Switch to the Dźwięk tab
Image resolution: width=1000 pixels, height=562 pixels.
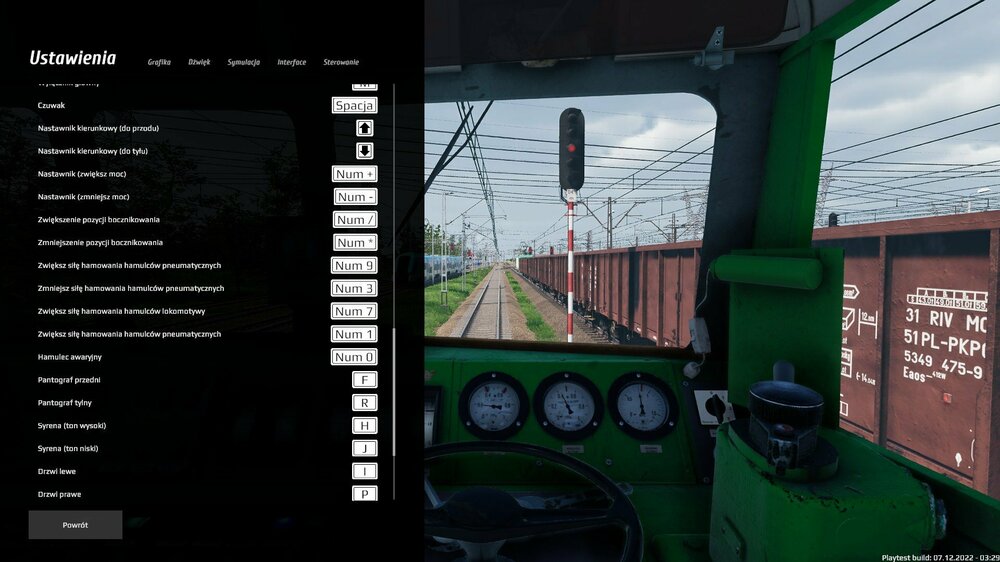click(x=199, y=62)
